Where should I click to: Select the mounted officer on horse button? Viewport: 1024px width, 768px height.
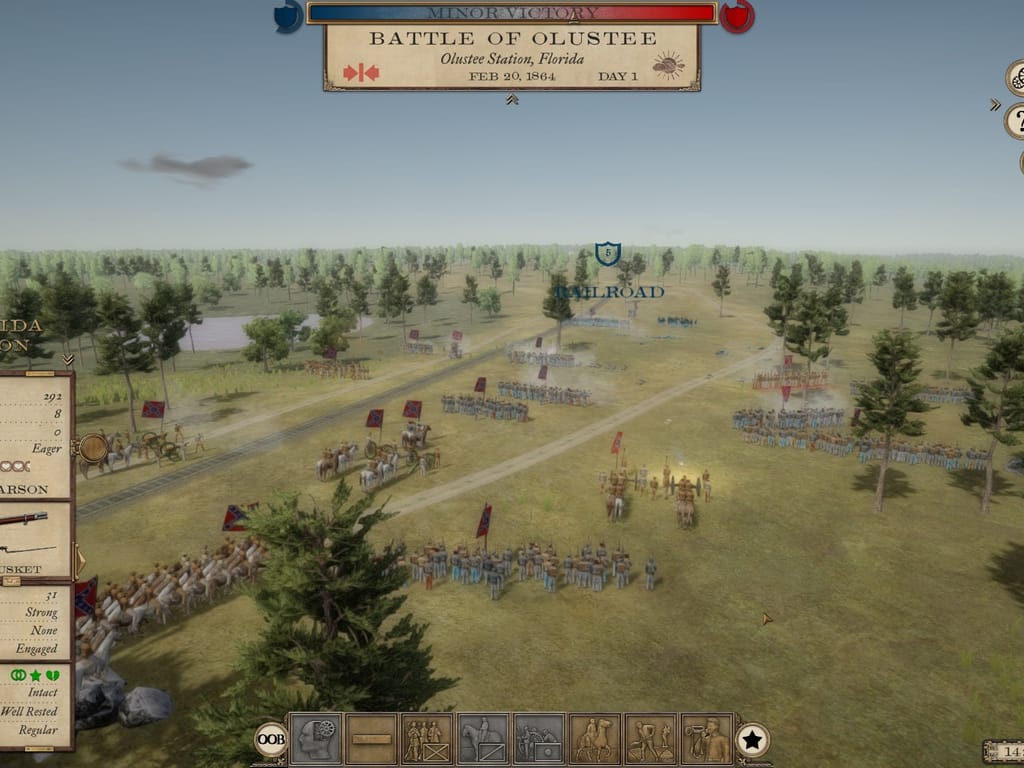[x=595, y=739]
